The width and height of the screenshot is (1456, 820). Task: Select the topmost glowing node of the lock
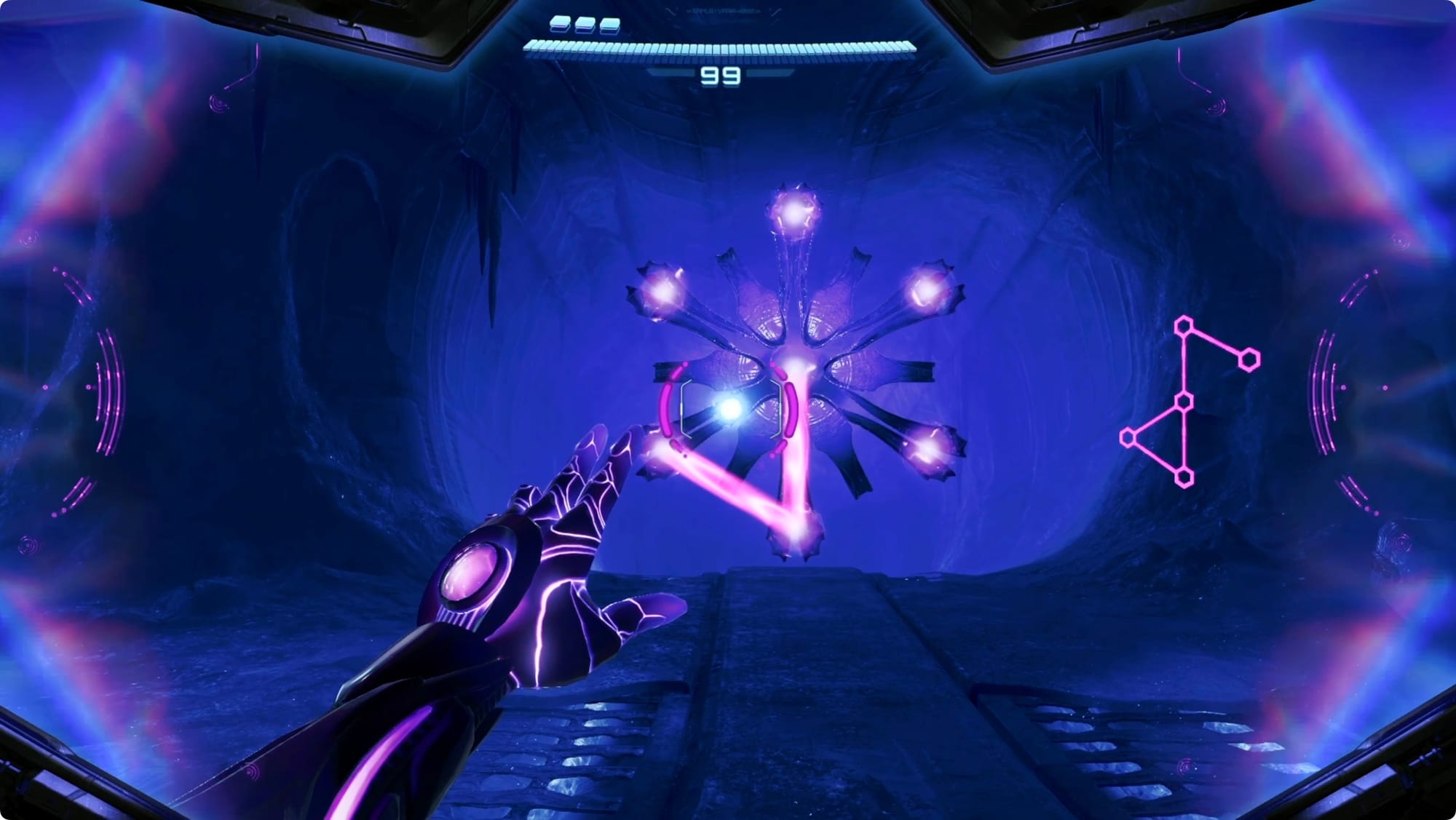793,212
